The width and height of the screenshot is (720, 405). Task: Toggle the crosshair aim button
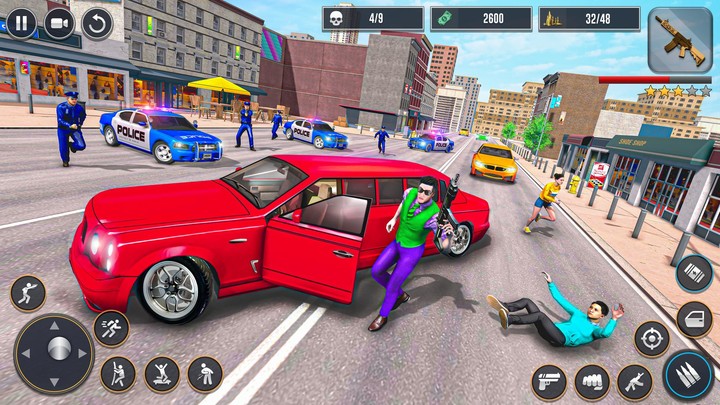(652, 338)
